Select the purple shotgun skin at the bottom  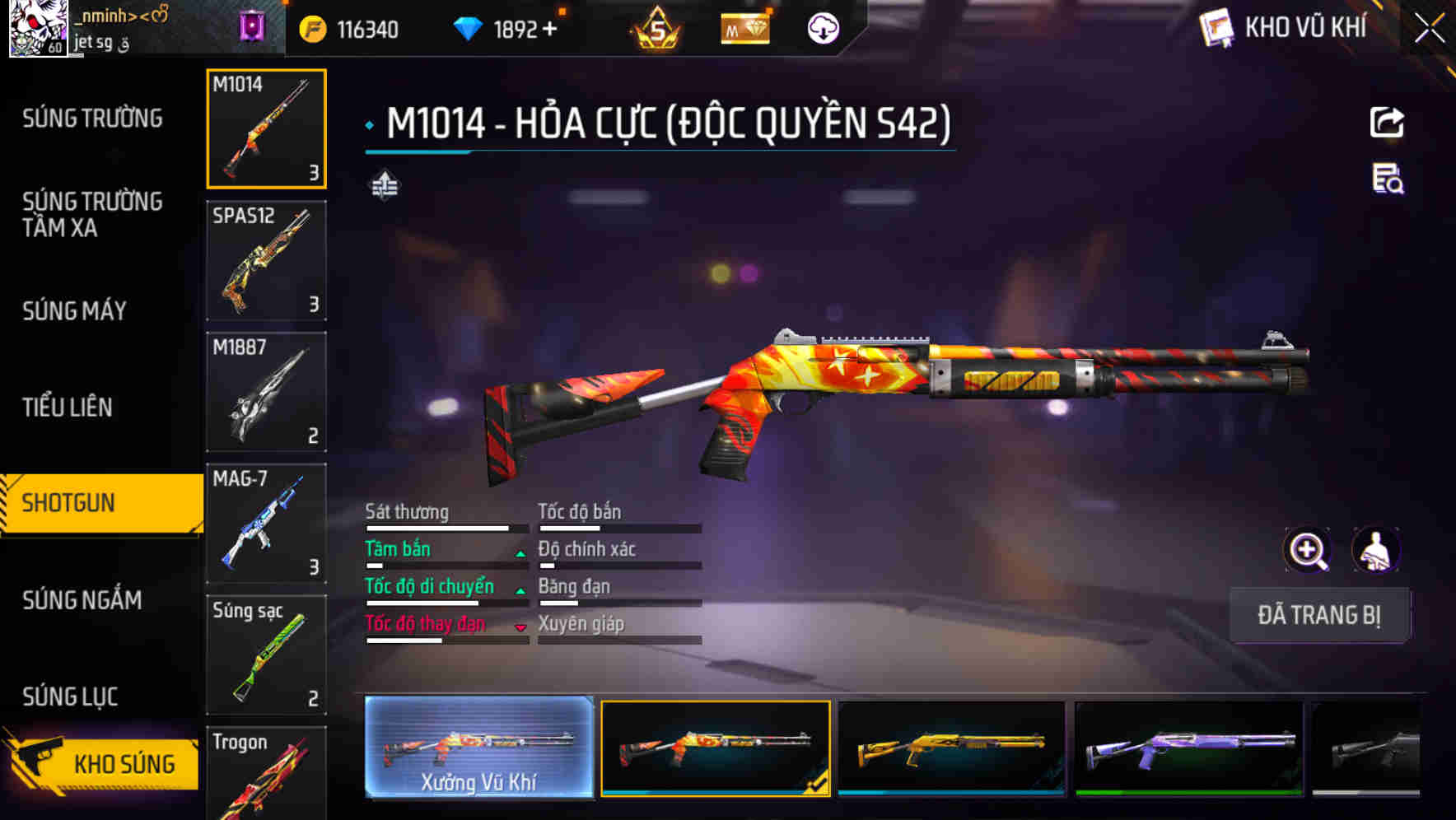[1189, 749]
